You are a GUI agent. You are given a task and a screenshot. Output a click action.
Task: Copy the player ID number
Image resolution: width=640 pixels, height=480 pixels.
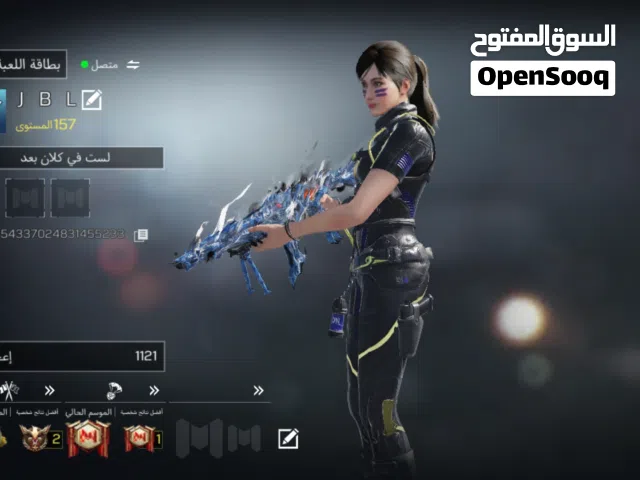(141, 235)
